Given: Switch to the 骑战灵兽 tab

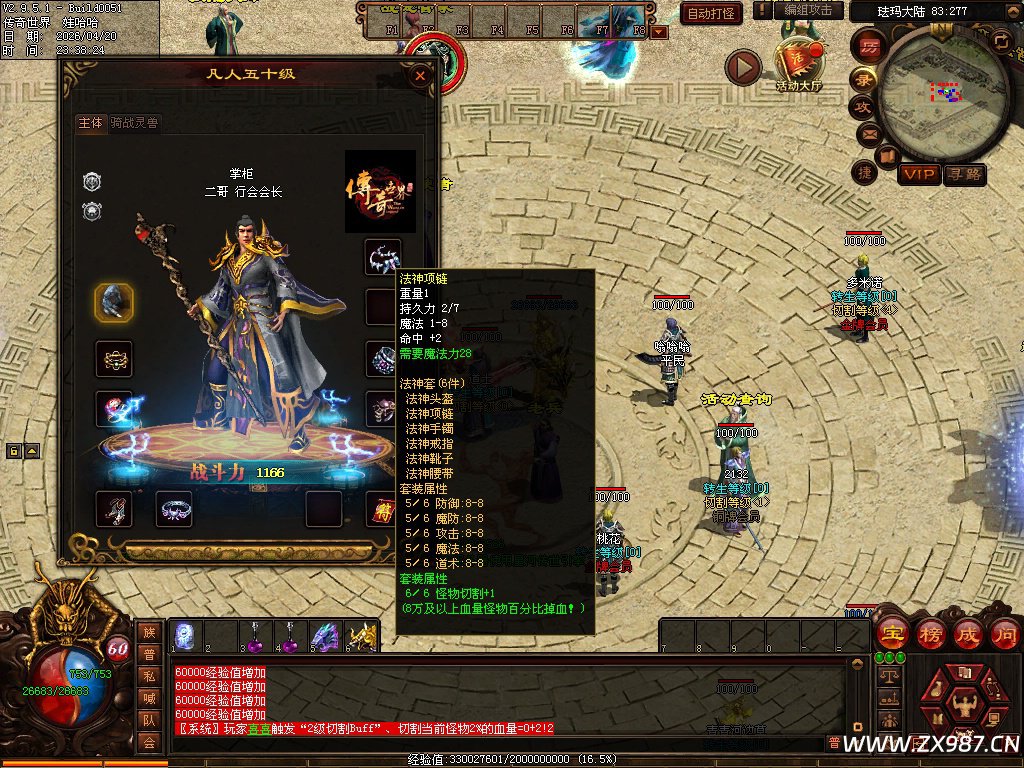Looking at the screenshot, I should (x=135, y=123).
